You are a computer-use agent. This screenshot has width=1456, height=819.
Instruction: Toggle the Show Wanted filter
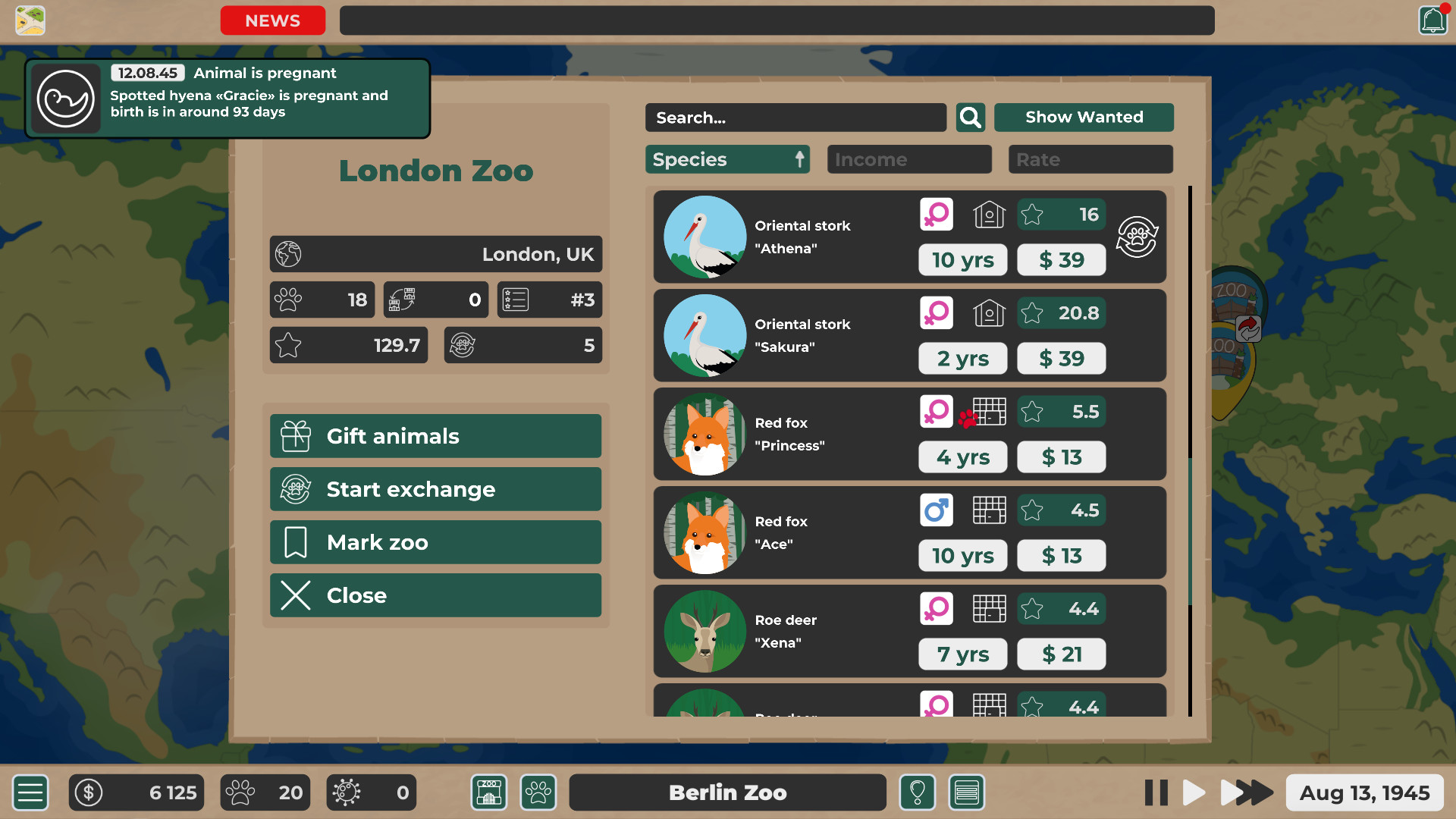pyautogui.click(x=1084, y=117)
